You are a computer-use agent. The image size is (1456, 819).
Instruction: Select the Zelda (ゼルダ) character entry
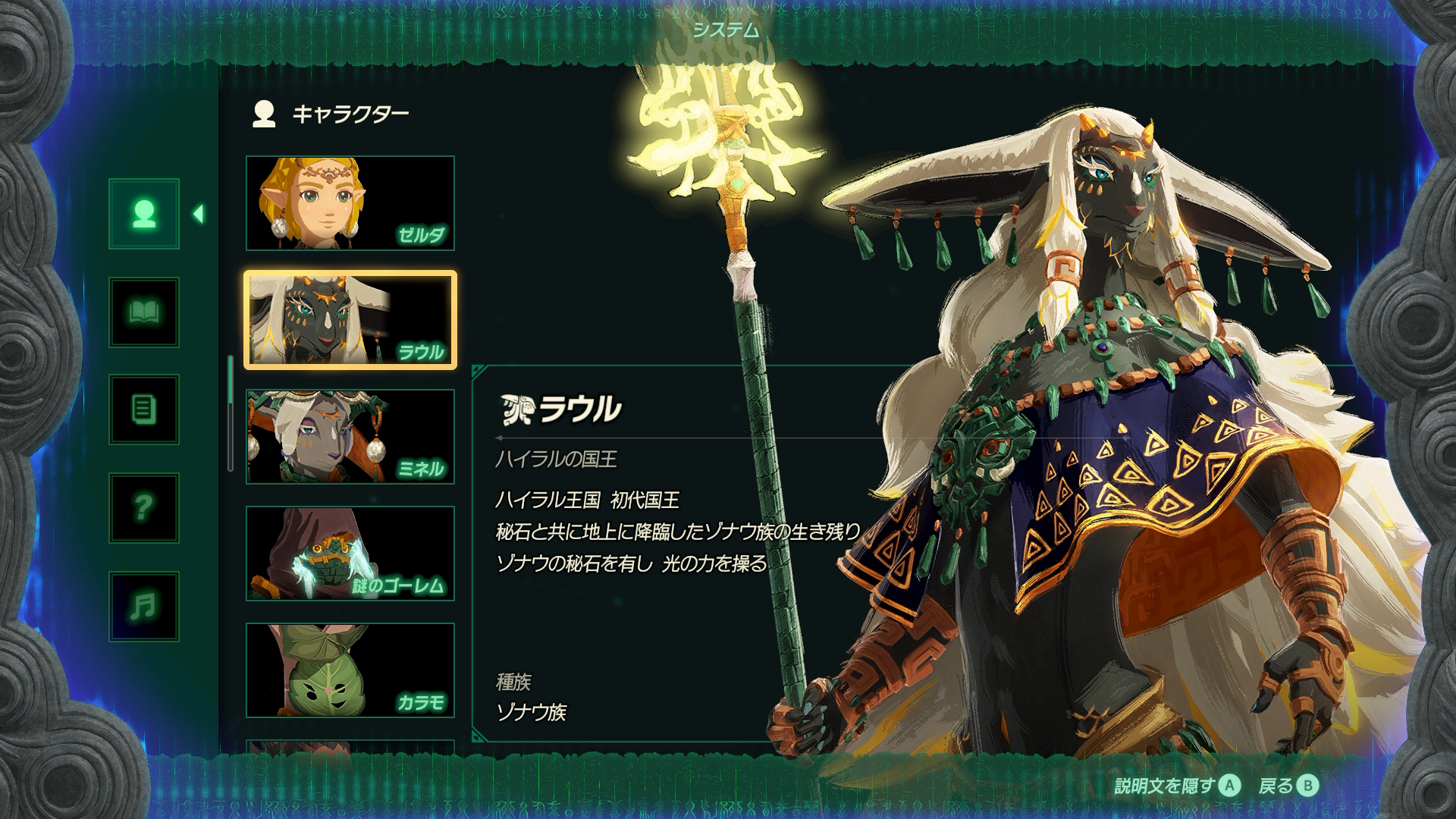(x=350, y=203)
